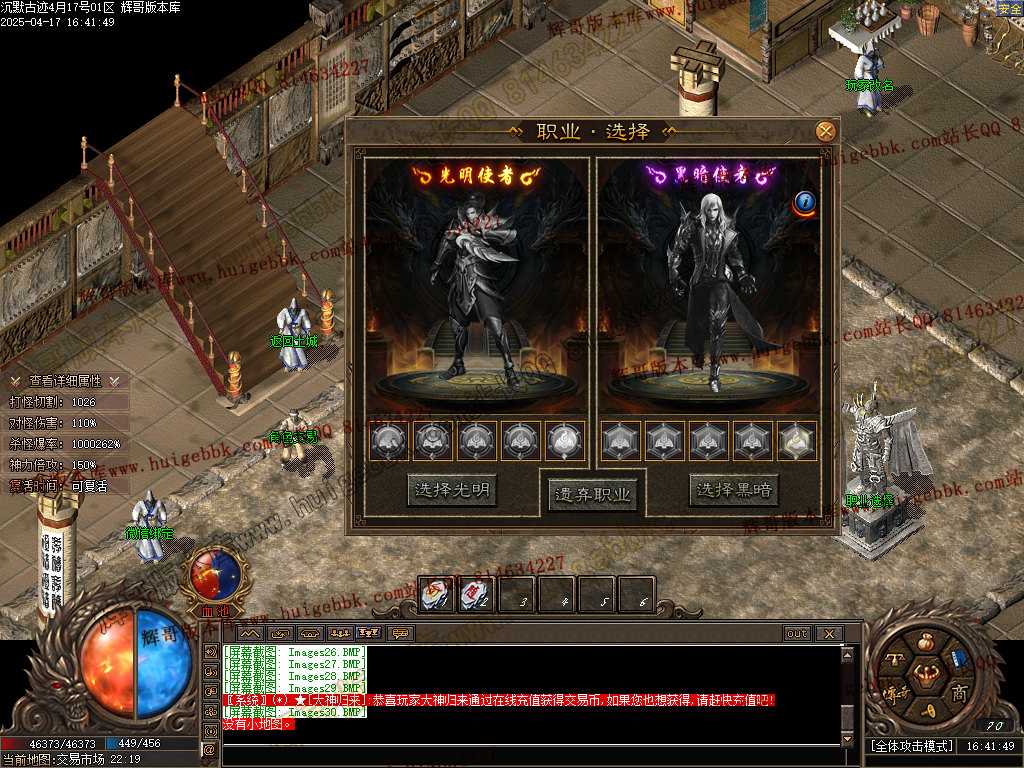The height and width of the screenshot is (768, 1024).
Task: Toggle the 全体攻击模式 attack mode label
Action: [910, 746]
